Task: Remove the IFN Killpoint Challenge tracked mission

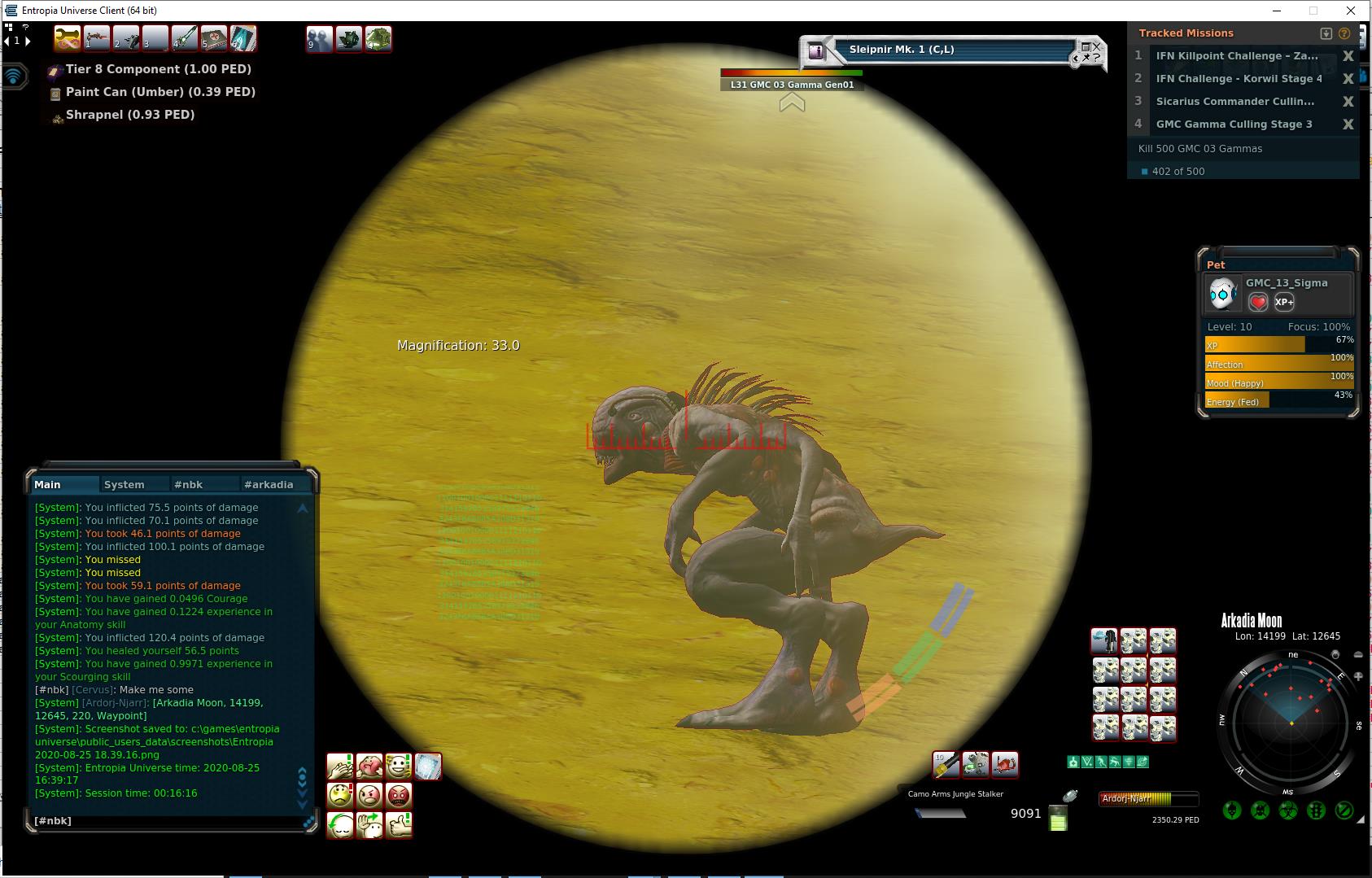Action: 1348,56
